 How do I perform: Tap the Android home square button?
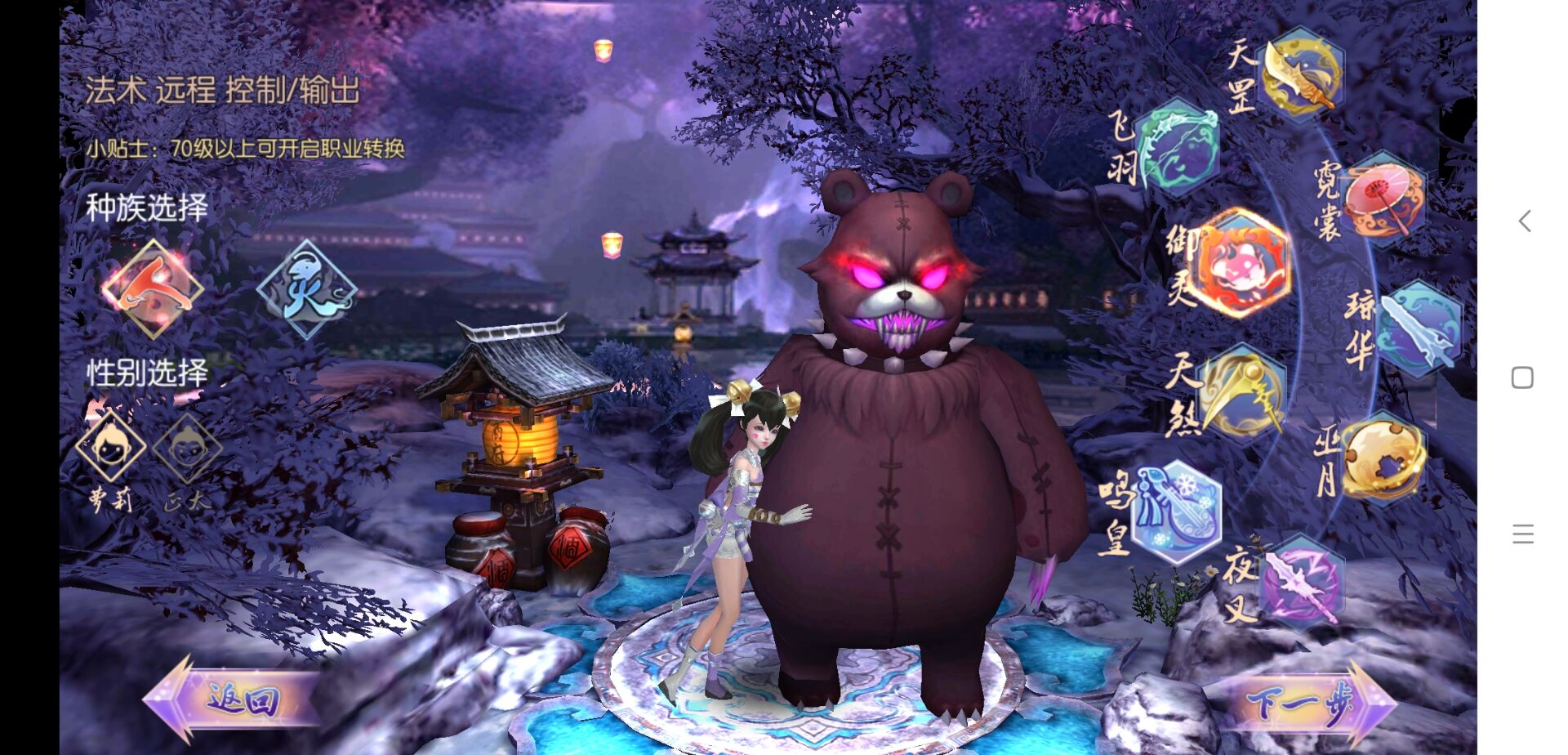1522,377
